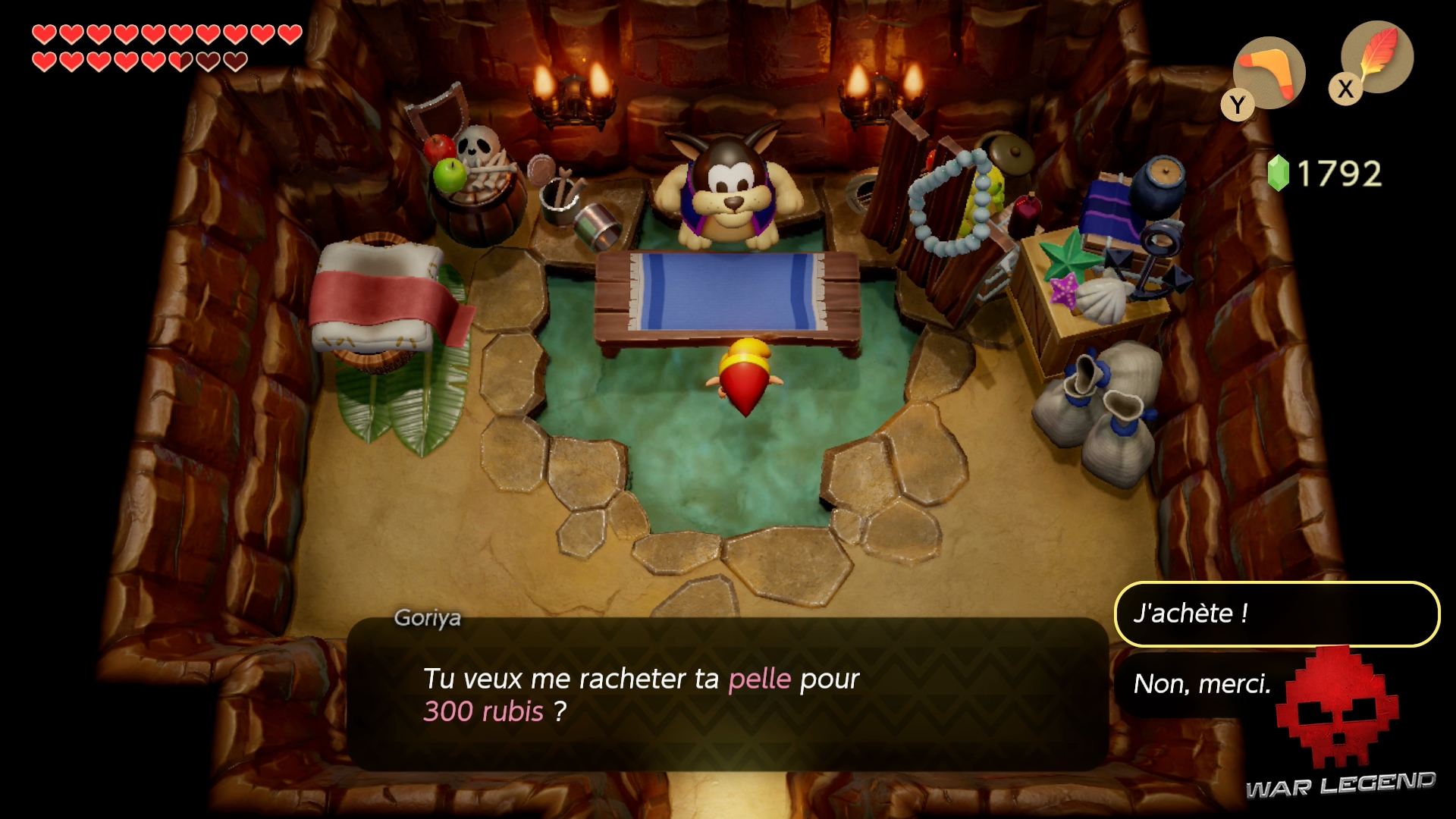This screenshot has width=1456, height=819.
Task: Click the pink word 'pelle' in the dialogue
Action: [757, 679]
